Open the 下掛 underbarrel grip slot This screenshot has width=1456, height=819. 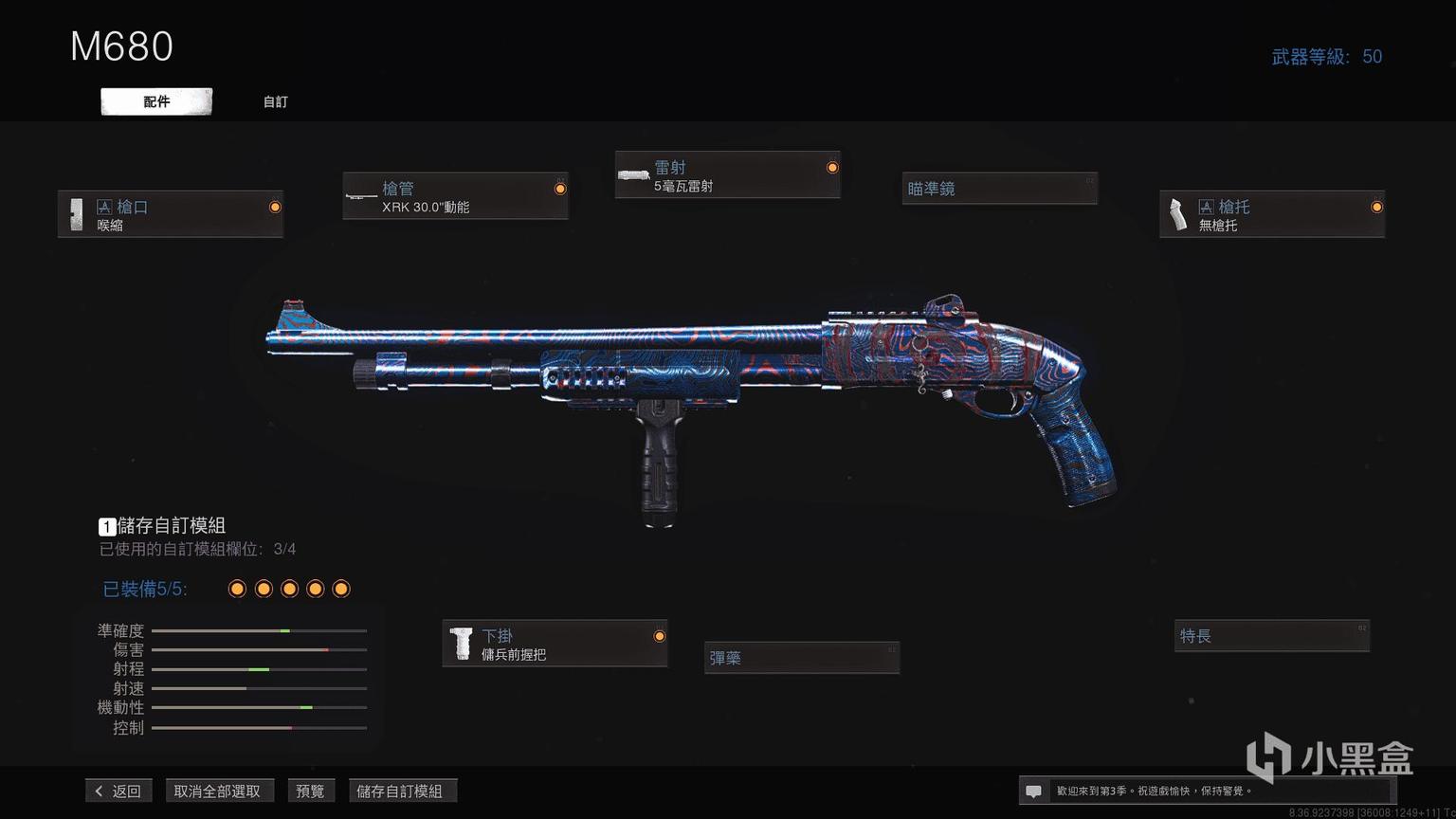coord(555,644)
